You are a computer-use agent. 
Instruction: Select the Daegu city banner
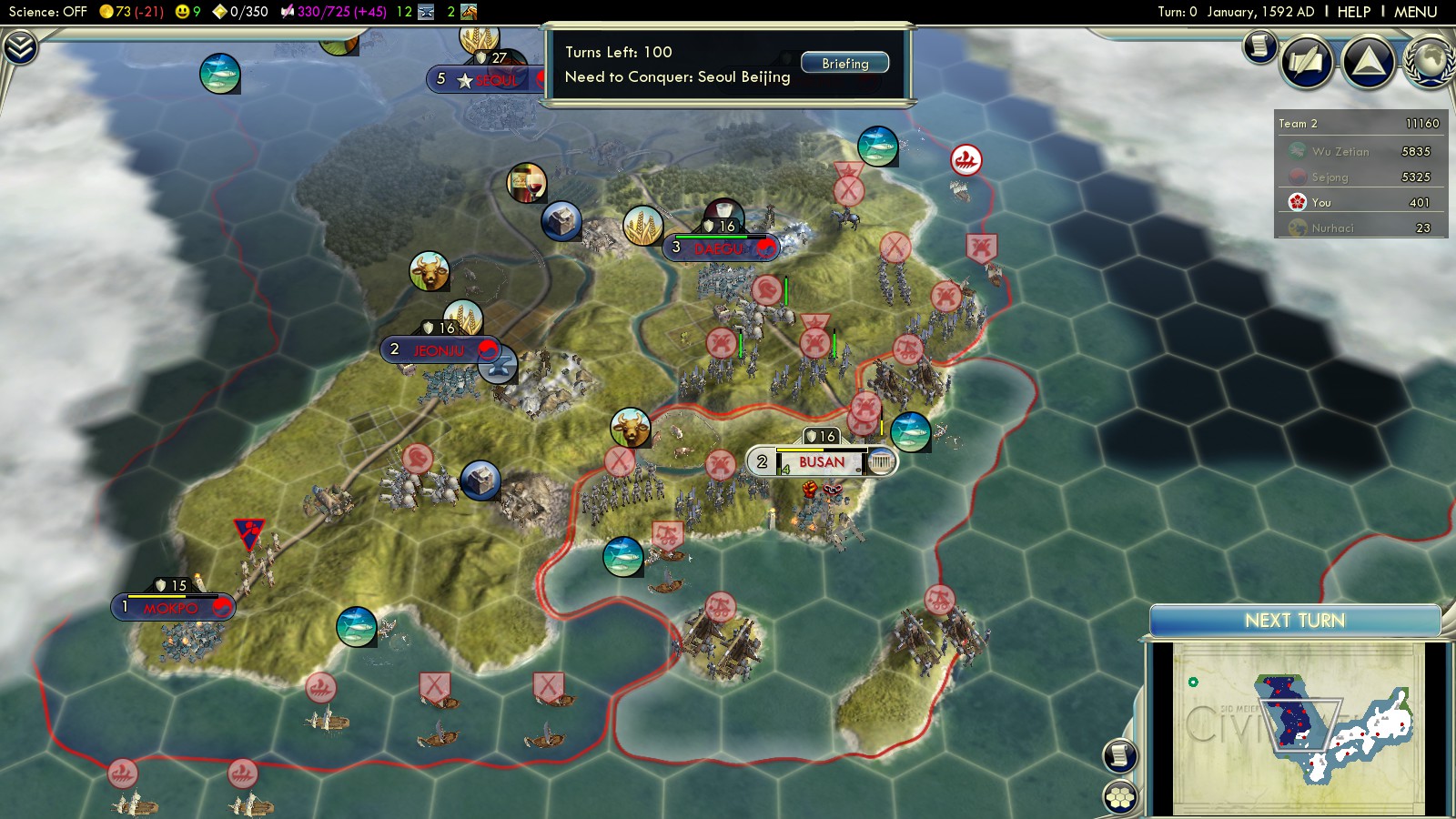(719, 248)
